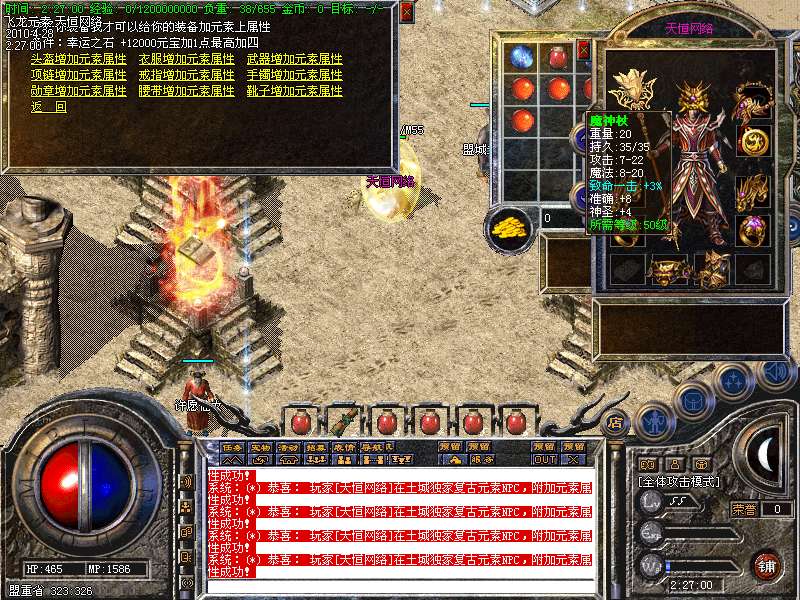Choose 头盔增加元素属性 (helmet) option
Image resolution: width=800 pixels, height=600 pixels.
(x=78, y=59)
